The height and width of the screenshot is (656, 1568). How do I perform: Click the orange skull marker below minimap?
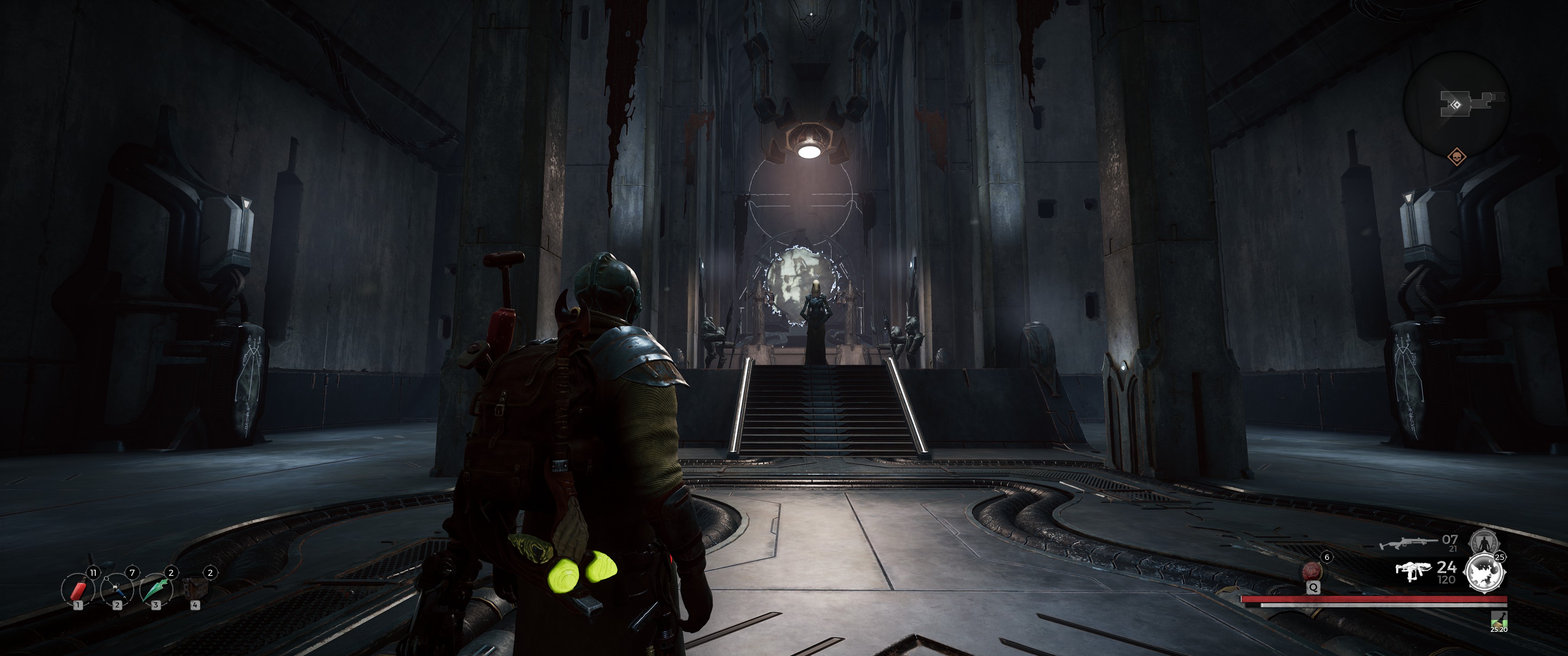point(1456,158)
